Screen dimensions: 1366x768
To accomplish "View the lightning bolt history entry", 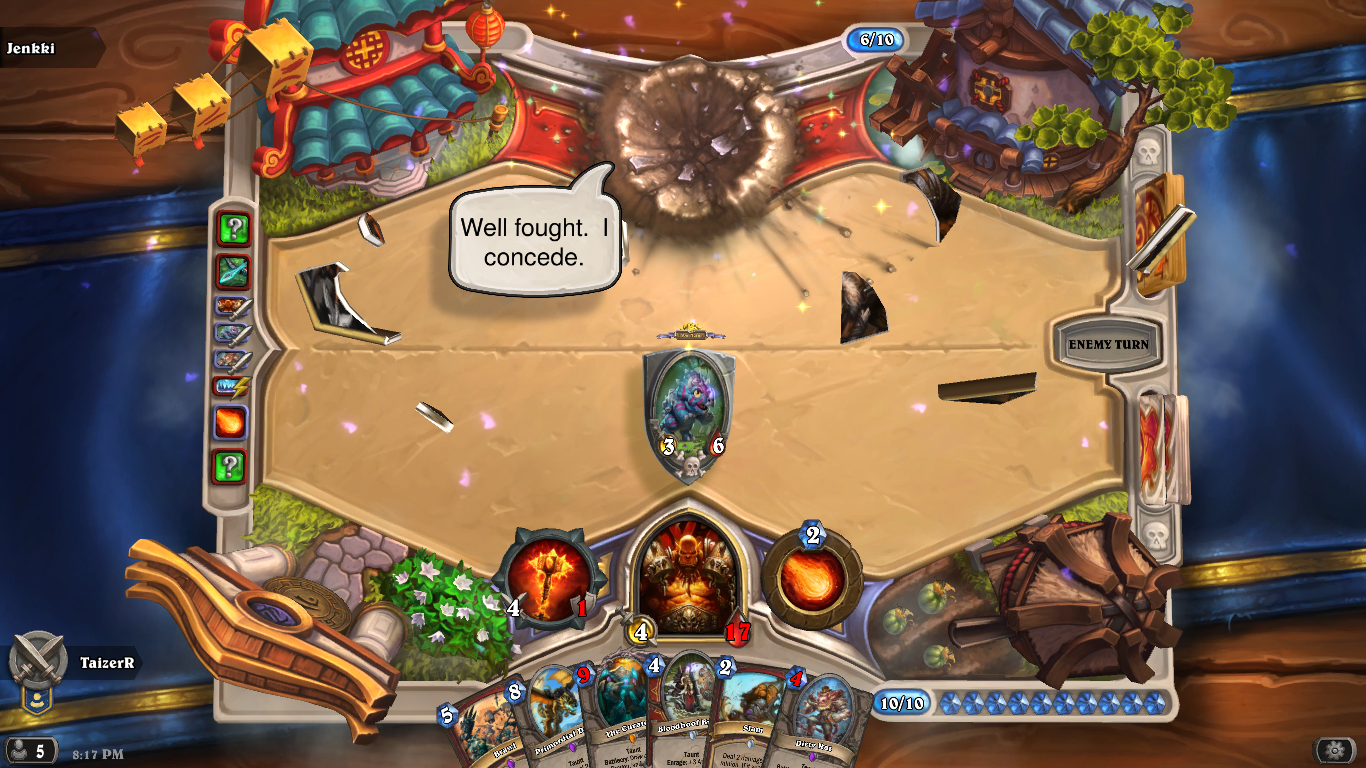I will tap(230, 388).
